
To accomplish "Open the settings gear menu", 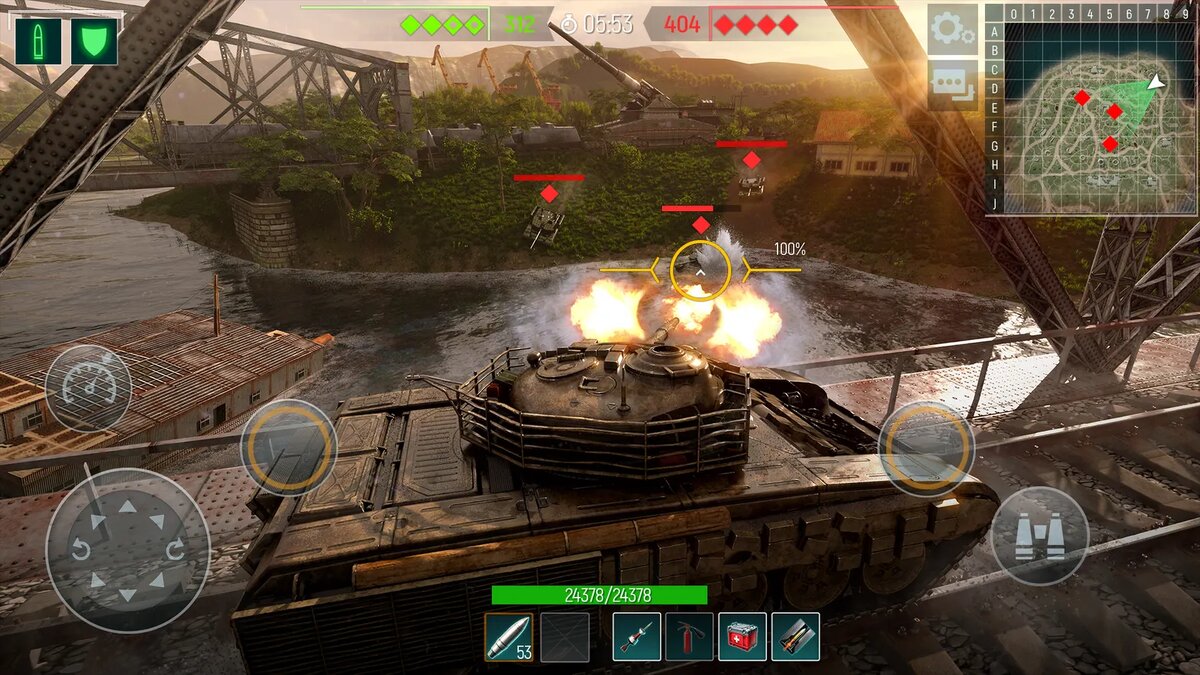I will coord(951,29).
